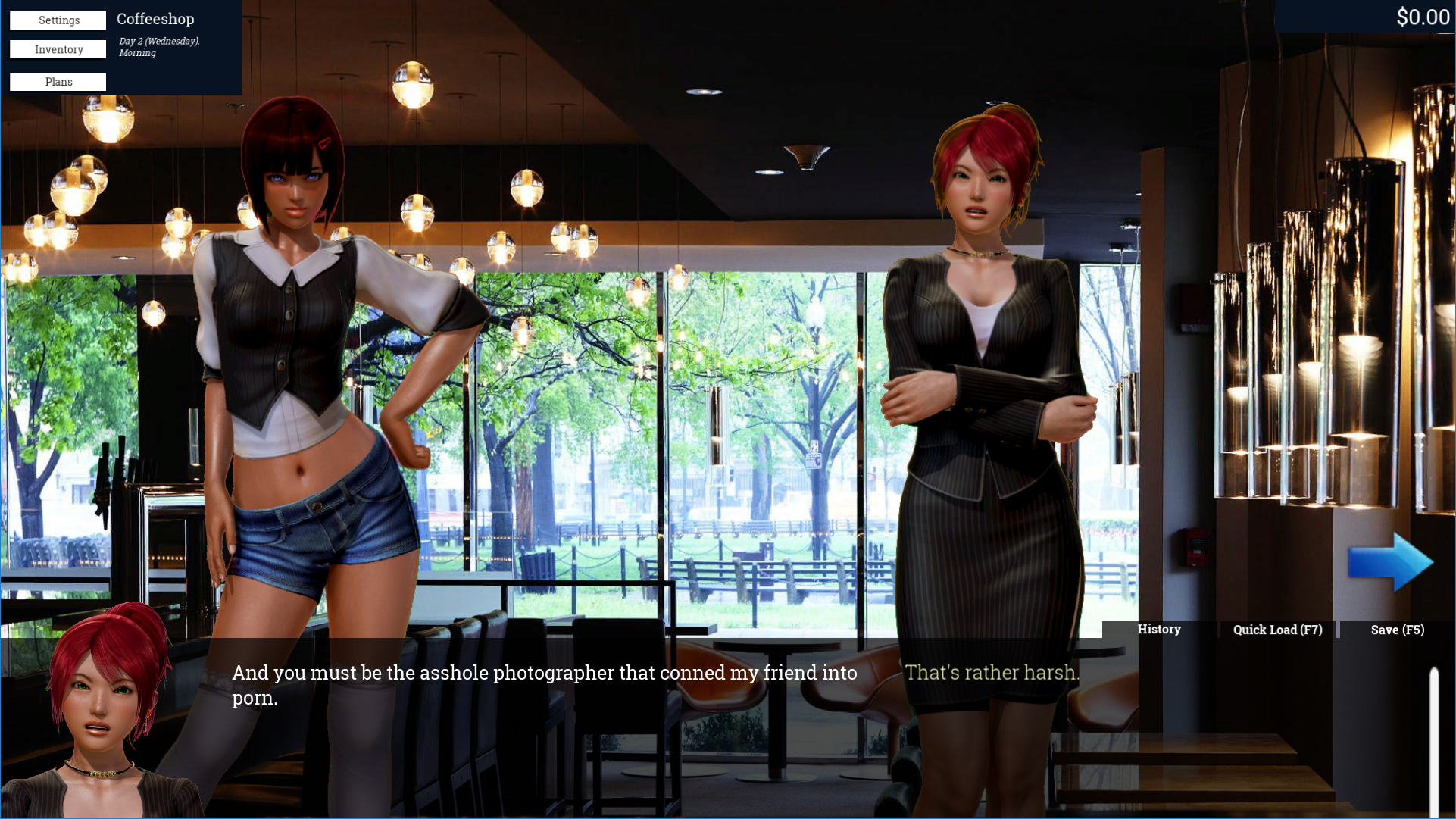Choose the reply "That's rather harsh."
Image resolution: width=1456 pixels, height=819 pixels.
pos(992,673)
